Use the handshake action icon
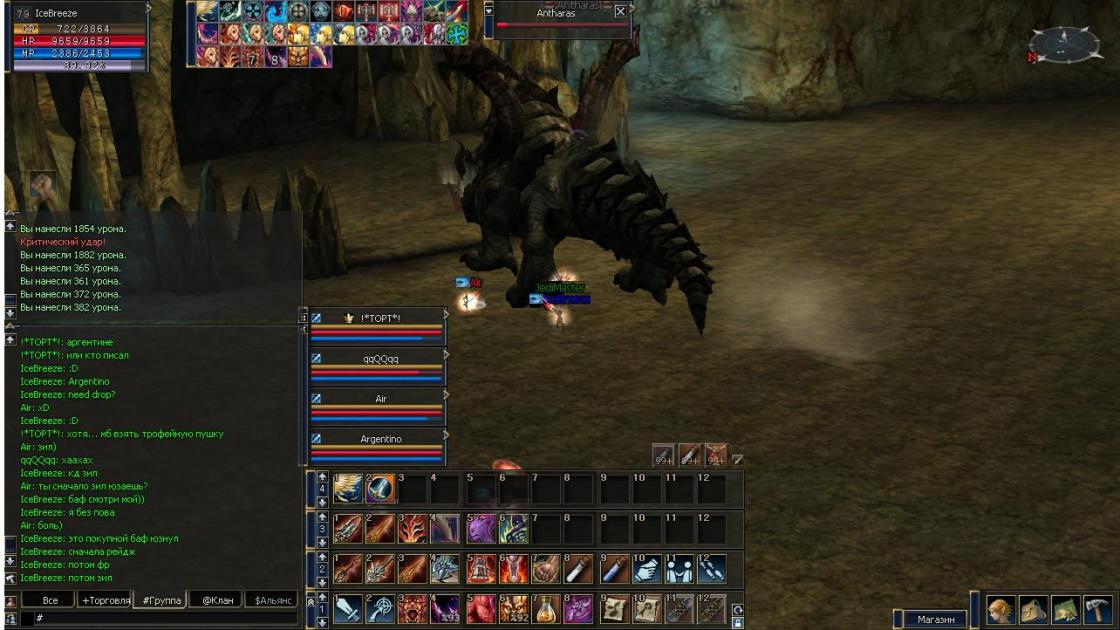1120x630 pixels. (x=647, y=569)
